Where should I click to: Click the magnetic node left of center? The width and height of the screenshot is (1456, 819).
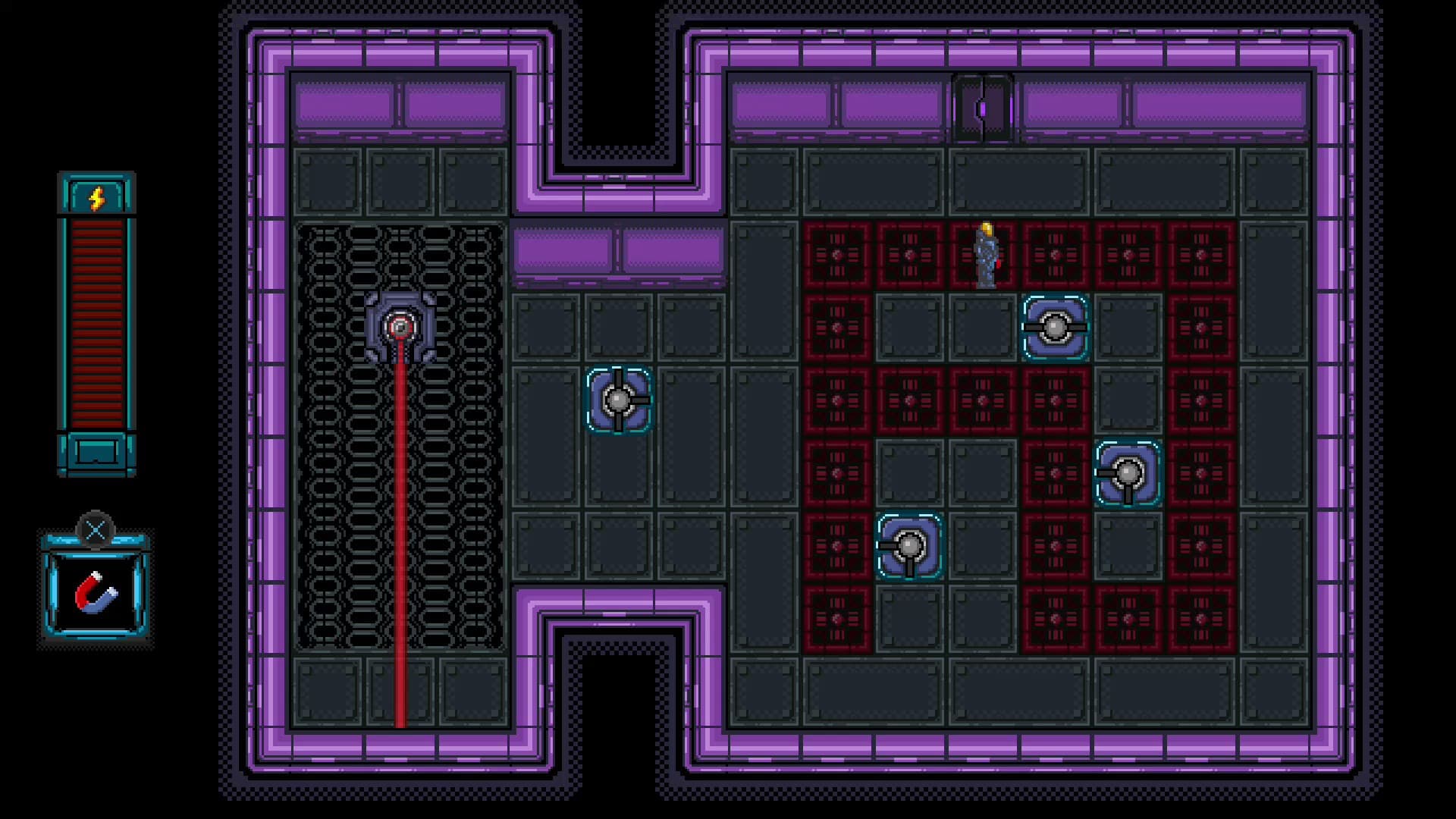tap(619, 400)
